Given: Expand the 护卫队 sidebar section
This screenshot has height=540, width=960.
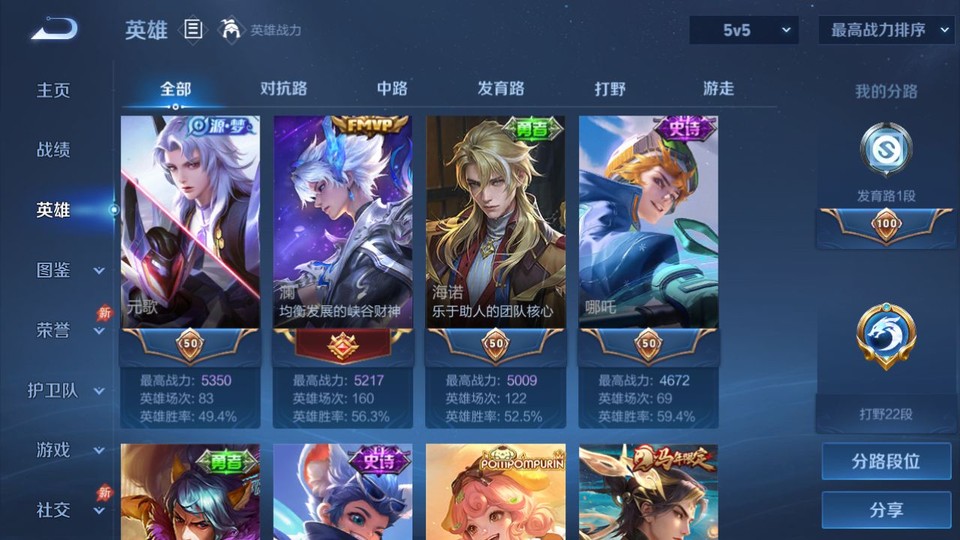Looking at the screenshot, I should point(68,390).
